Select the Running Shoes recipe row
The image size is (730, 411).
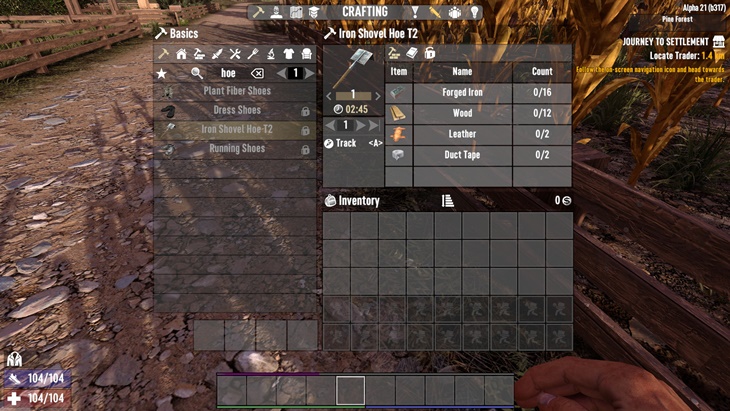(236, 149)
